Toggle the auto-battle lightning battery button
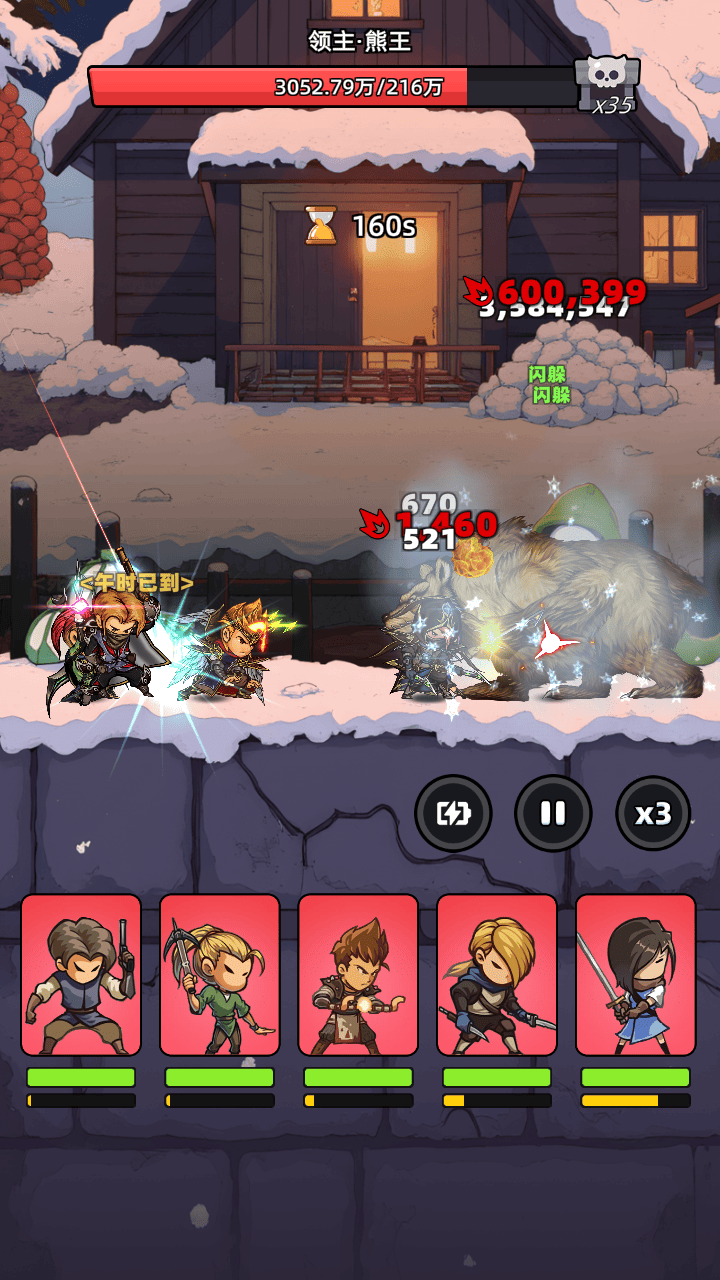720x1280 pixels. click(x=453, y=813)
